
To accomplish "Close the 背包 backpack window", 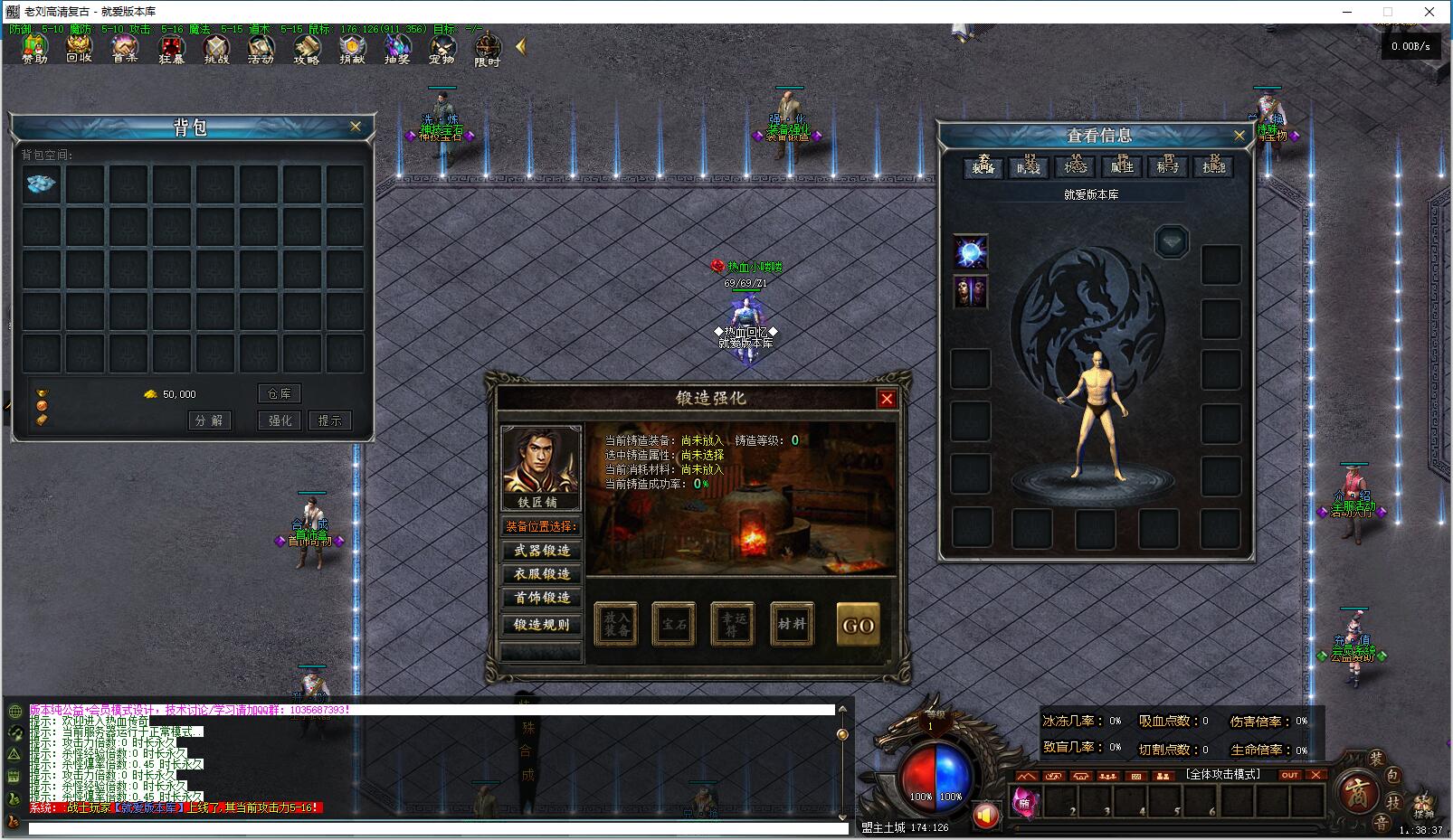I will click(356, 127).
